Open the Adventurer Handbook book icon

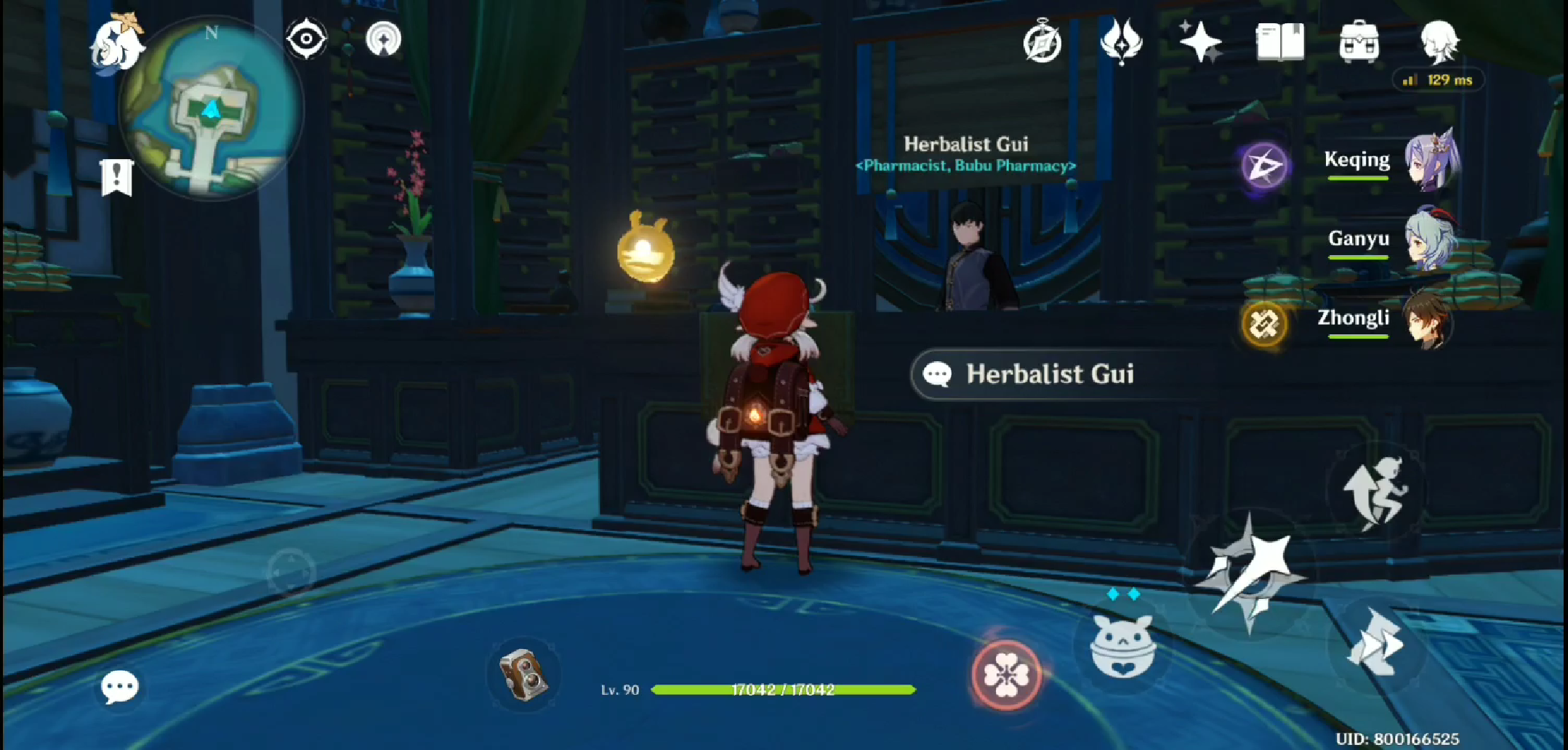point(1281,41)
